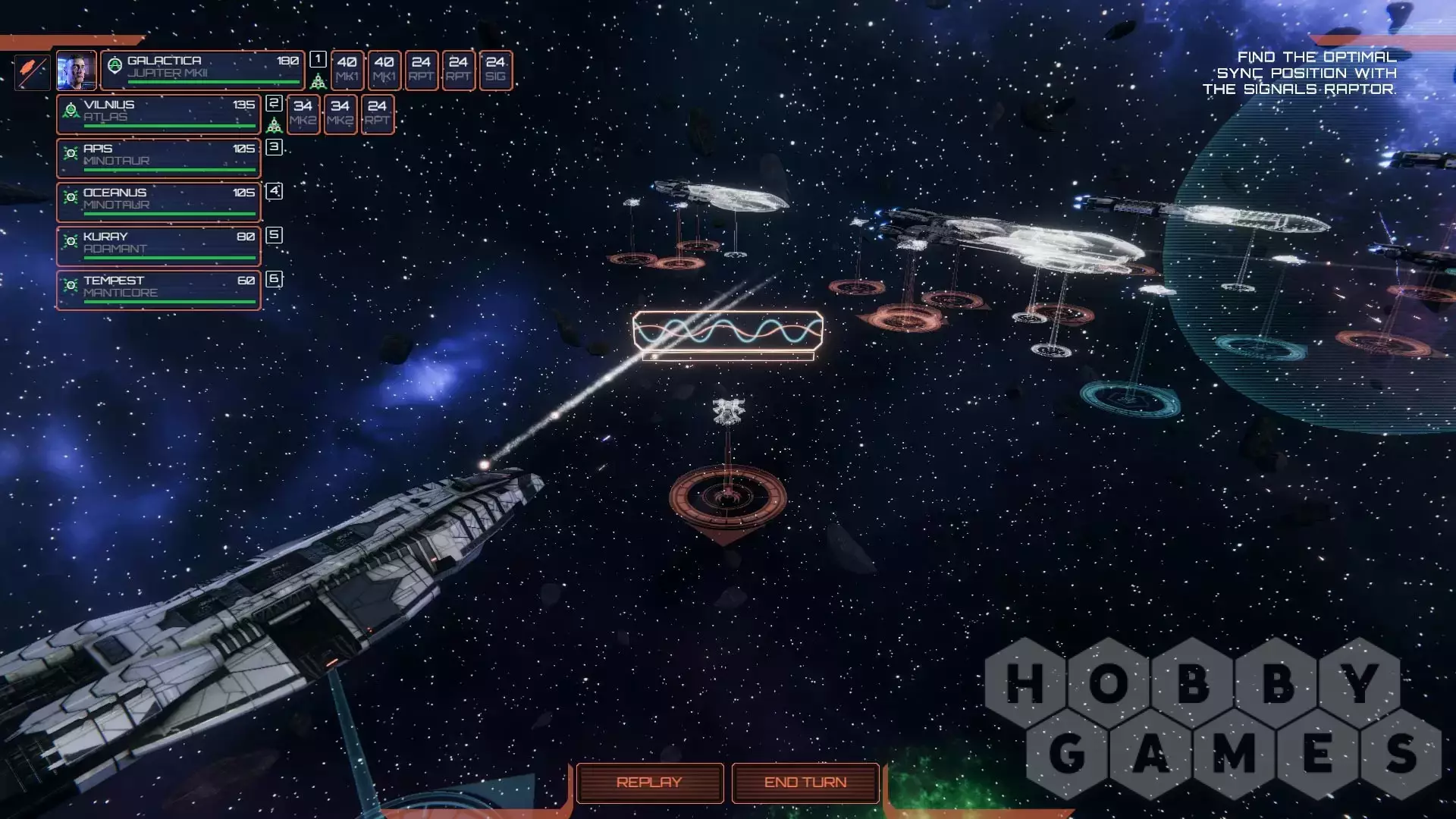End the current turn
The image size is (1456, 819).
click(805, 782)
